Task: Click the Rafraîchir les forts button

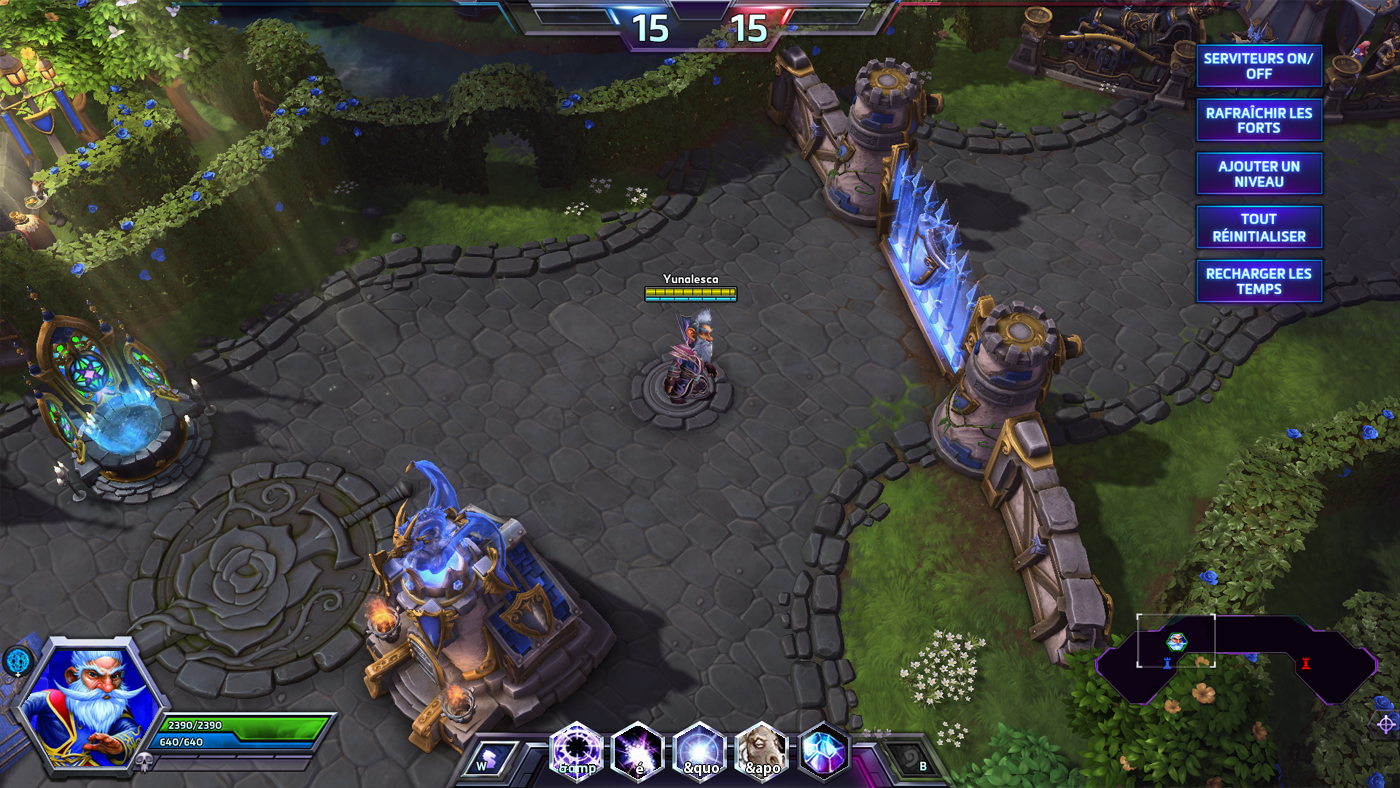Action: (x=1259, y=120)
